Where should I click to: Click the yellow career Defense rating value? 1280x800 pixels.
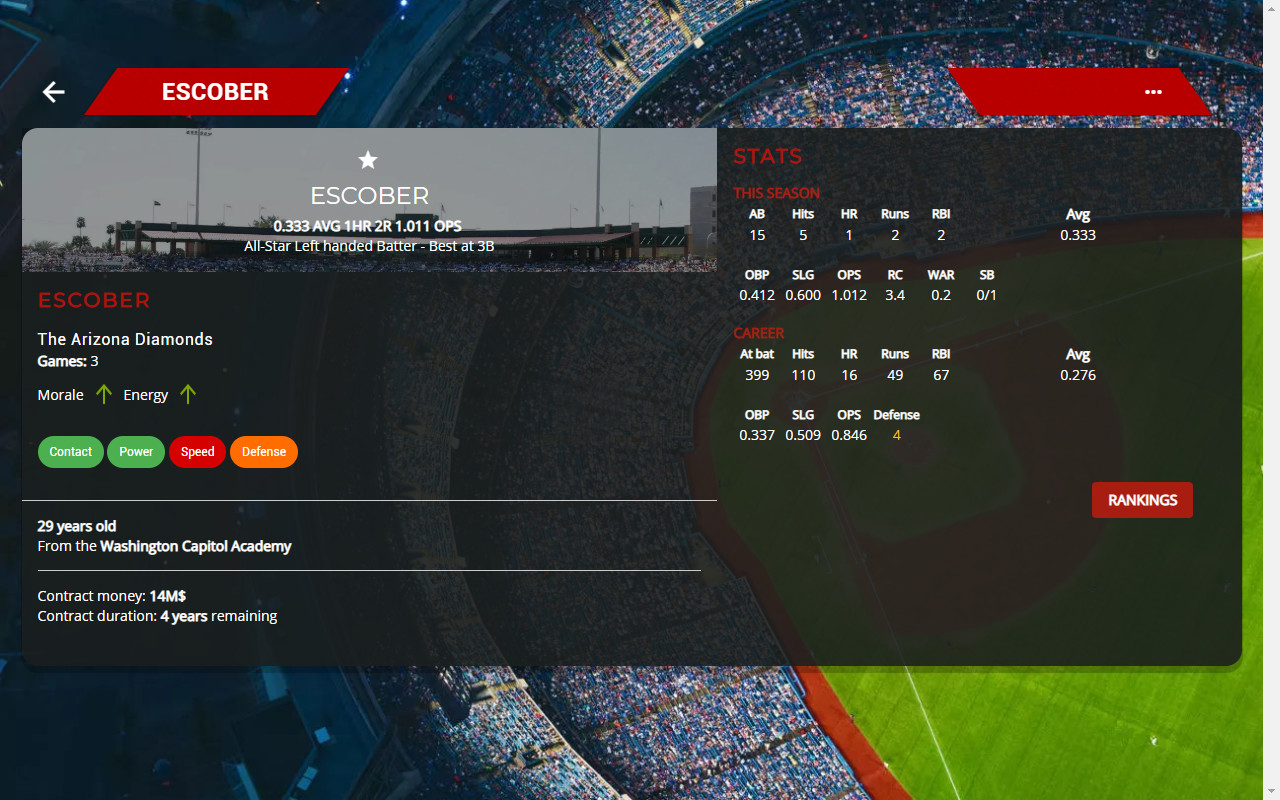tap(896, 435)
